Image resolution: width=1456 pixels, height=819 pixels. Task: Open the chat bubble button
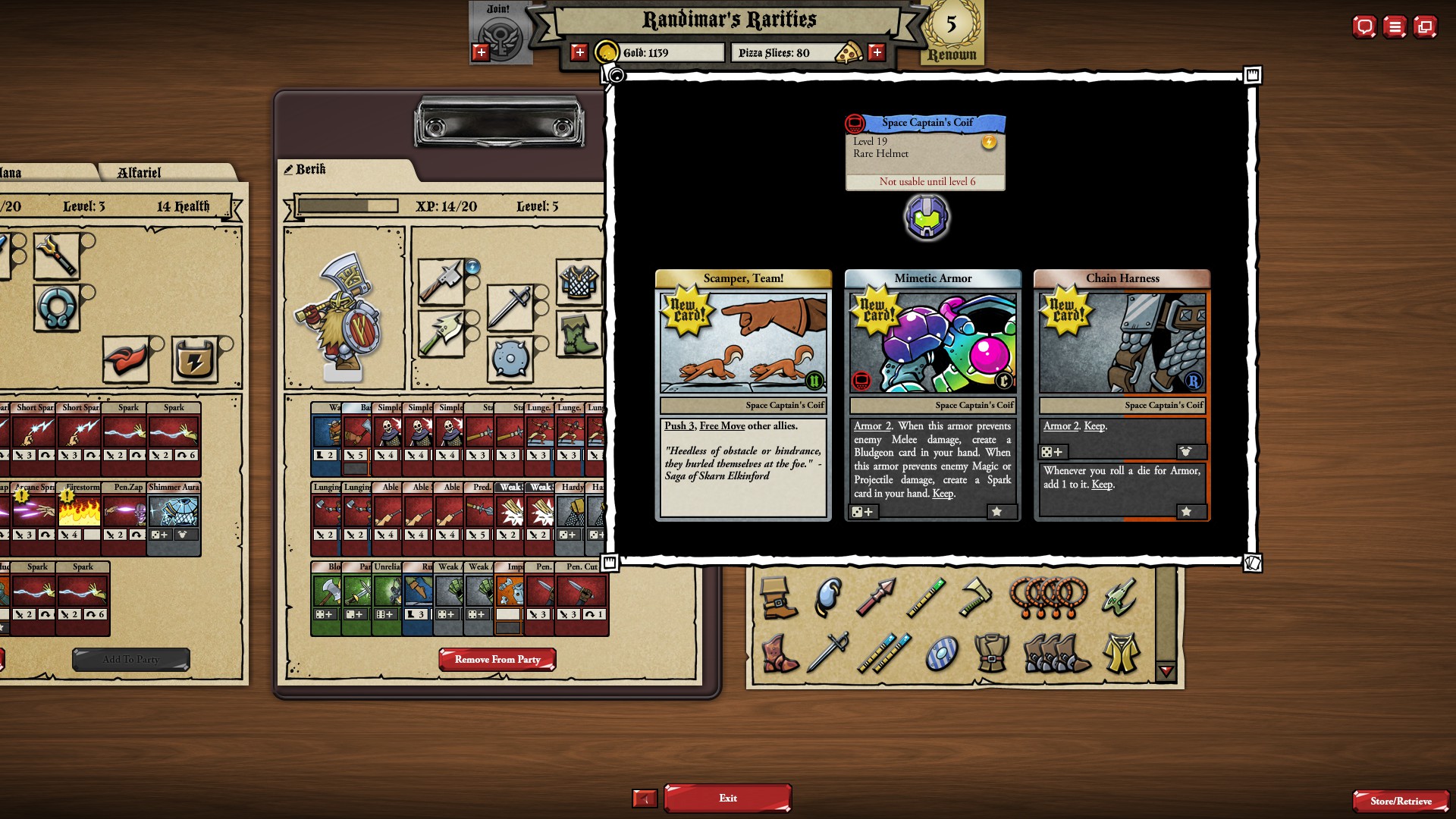[x=1364, y=27]
